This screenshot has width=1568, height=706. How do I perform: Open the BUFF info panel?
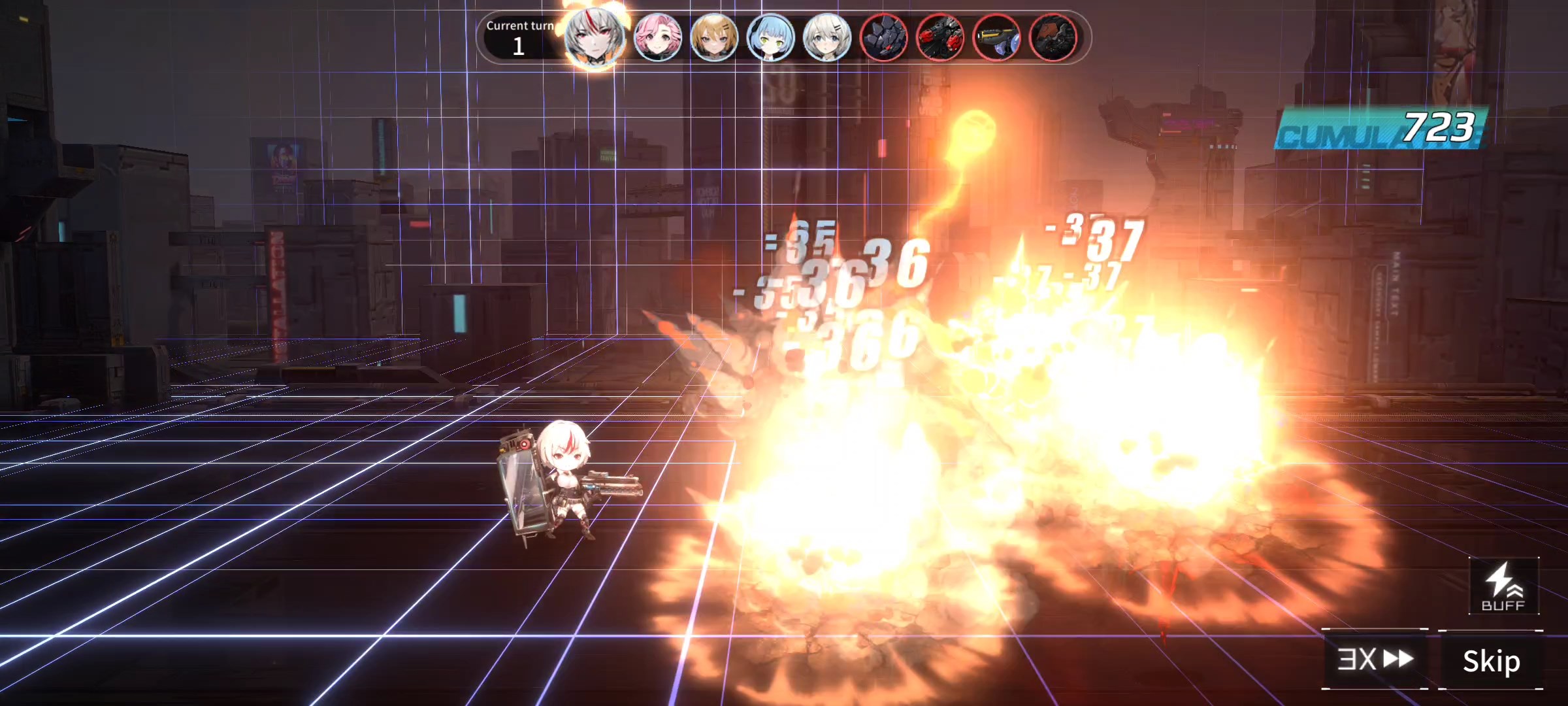click(1503, 586)
